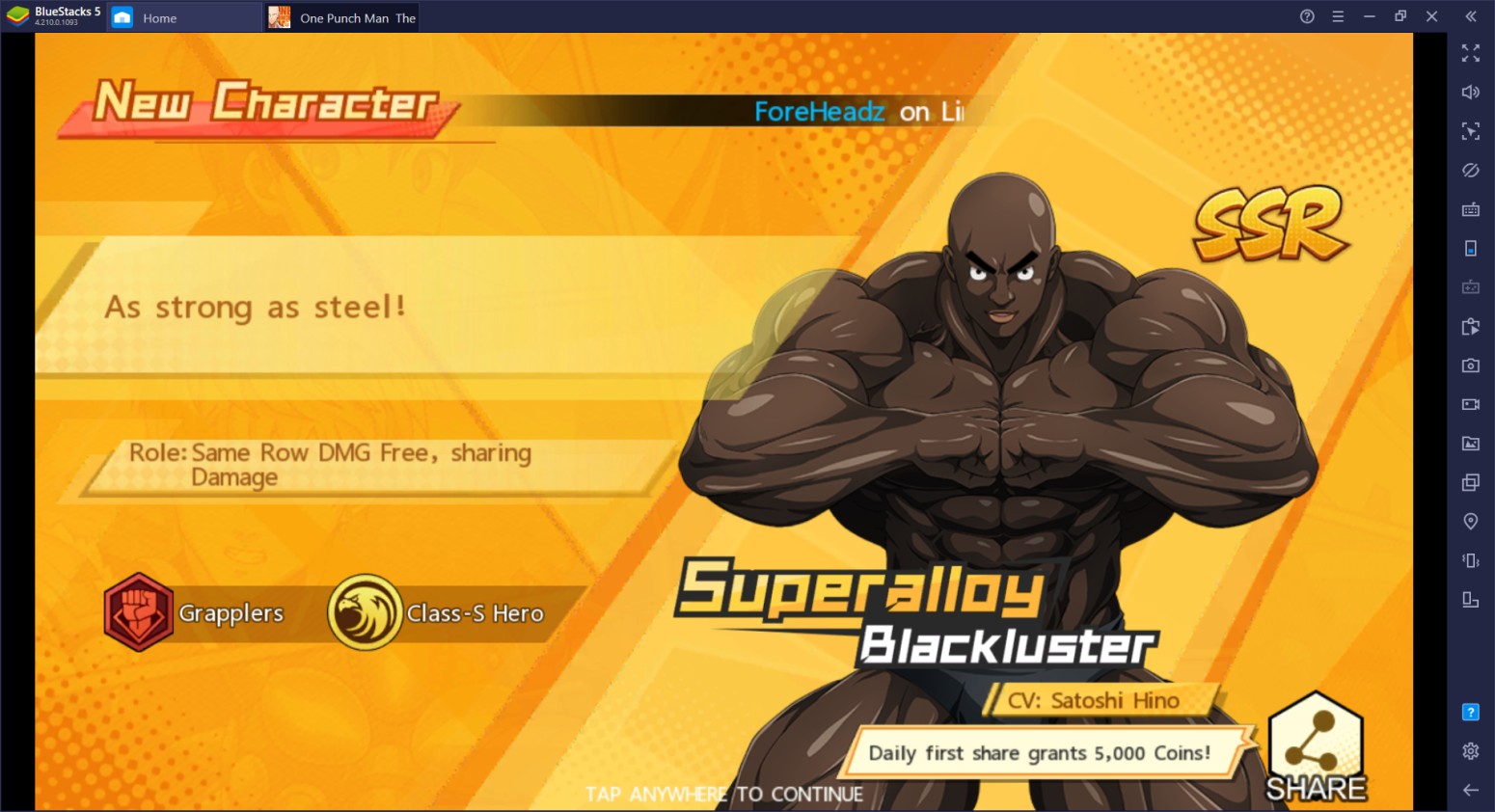Open the Multi-instance manager
Screen dimensions: 1495x812
[x=1470, y=482]
